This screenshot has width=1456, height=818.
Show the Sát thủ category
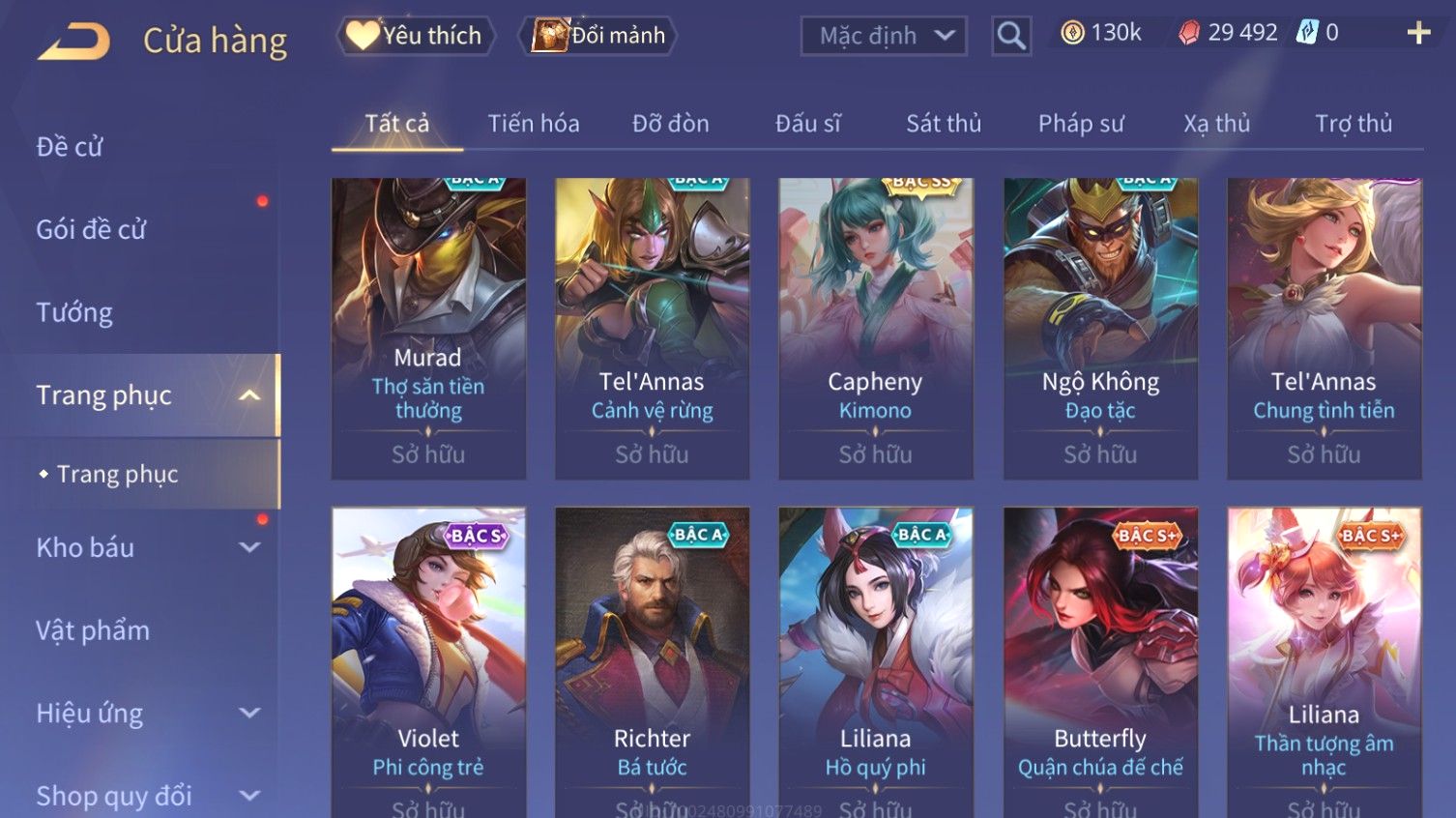pyautogui.click(x=943, y=124)
